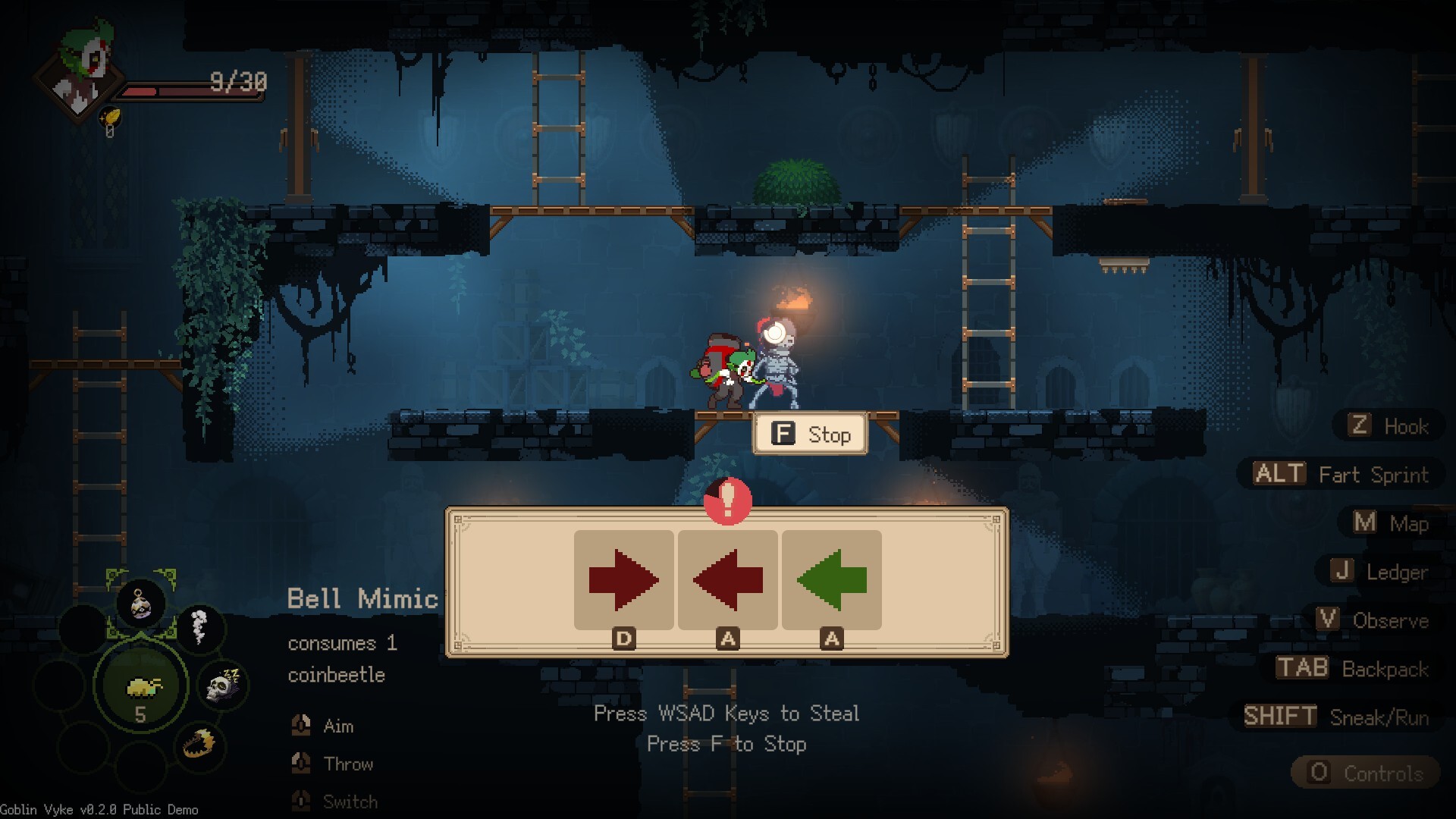This screenshot has width=1456, height=819.
Task: Select the sleeping skull item slot
Action: tap(224, 686)
